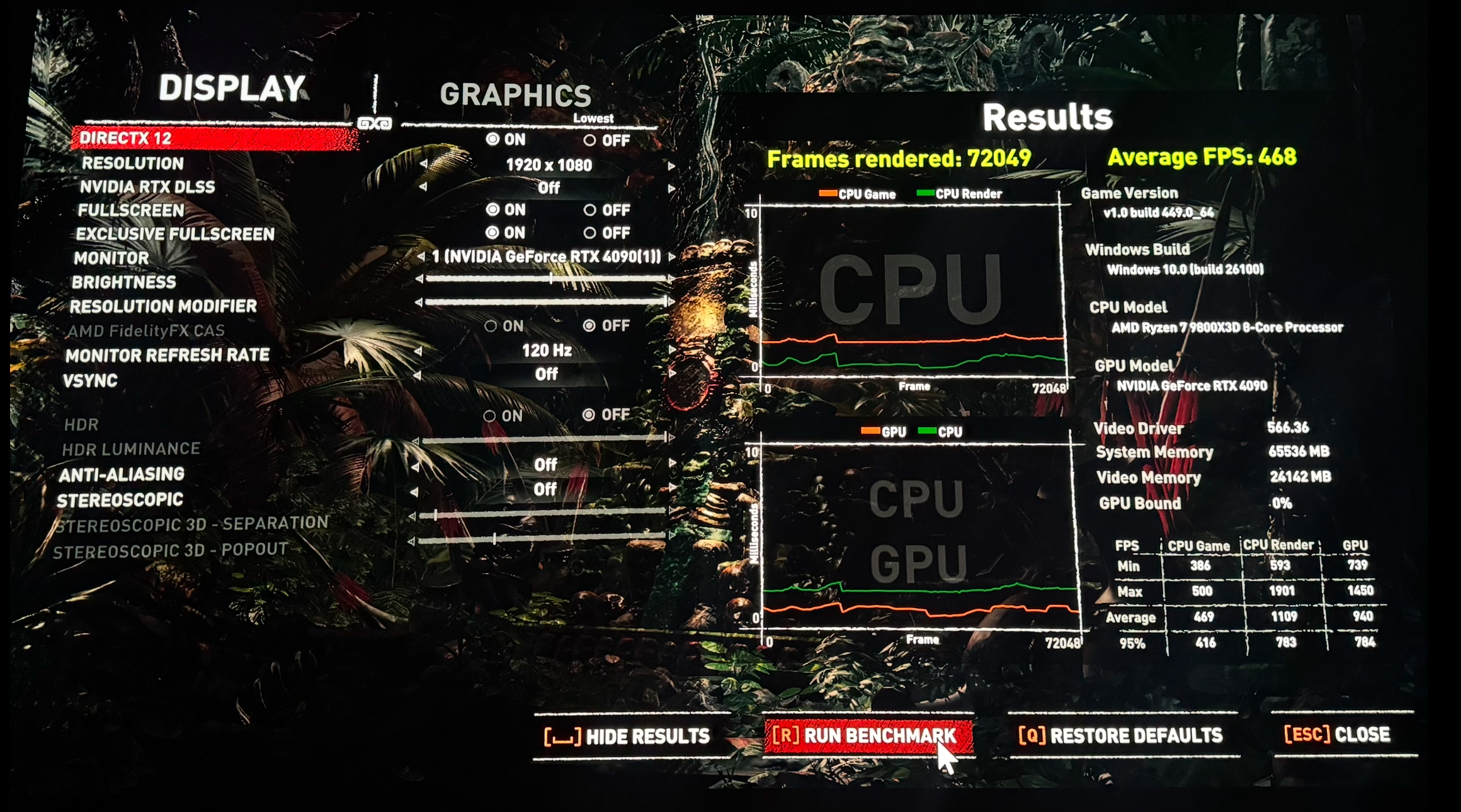Lower monitor refresh rate with left arrow
The width and height of the screenshot is (1461, 812).
(x=418, y=351)
